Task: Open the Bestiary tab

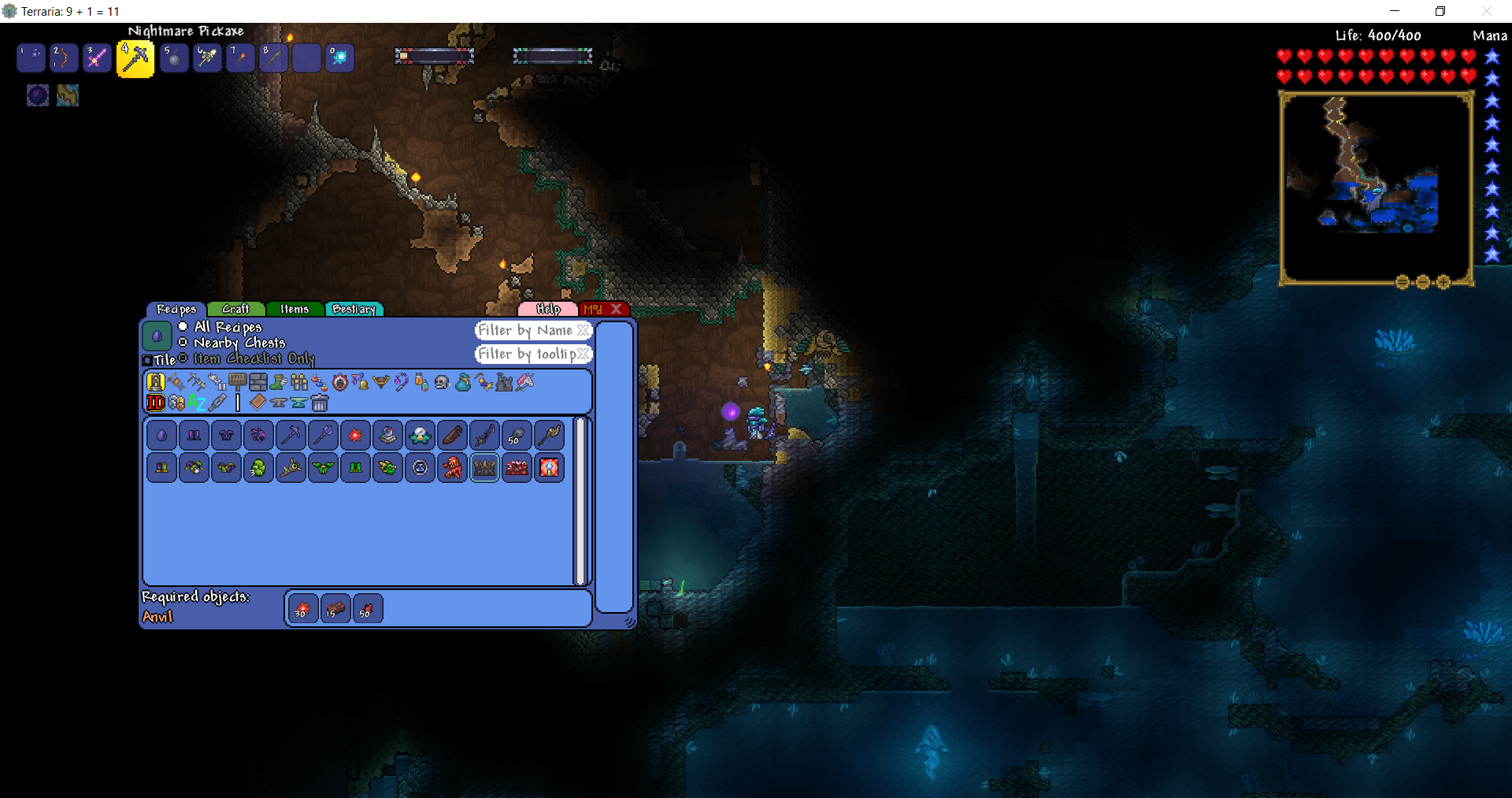Action: 354,309
